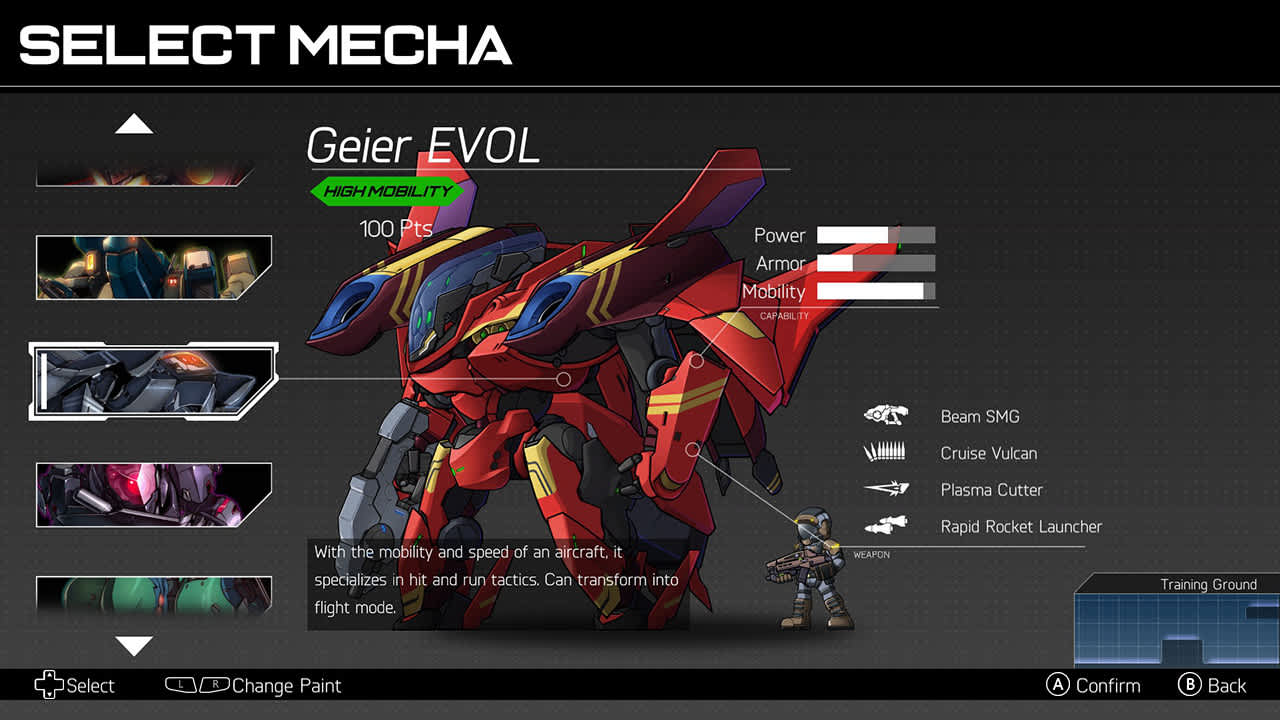Click the Cruise Vulcan weapon icon

[x=884, y=452]
